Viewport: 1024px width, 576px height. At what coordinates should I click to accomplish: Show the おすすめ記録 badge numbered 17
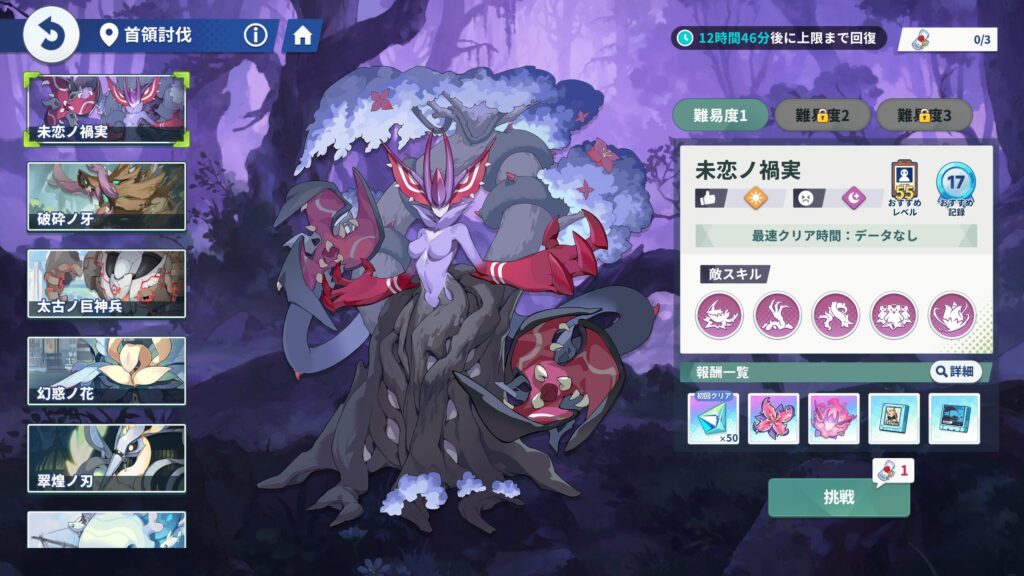955,183
